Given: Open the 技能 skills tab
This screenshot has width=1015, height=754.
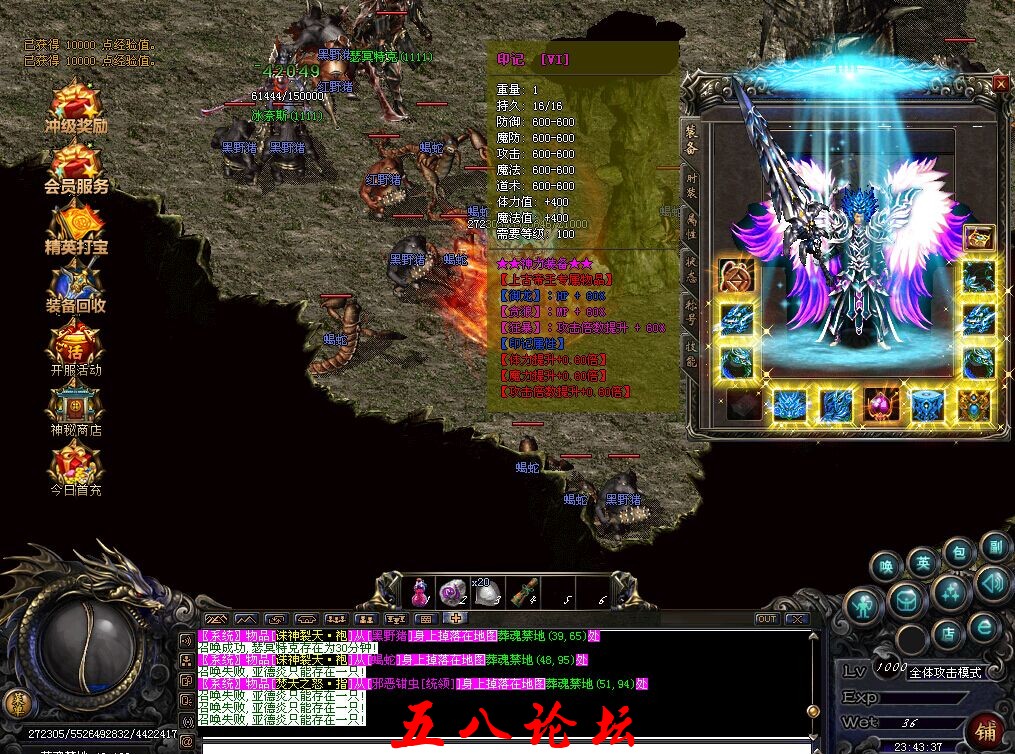Looking at the screenshot, I should pyautogui.click(x=691, y=354).
